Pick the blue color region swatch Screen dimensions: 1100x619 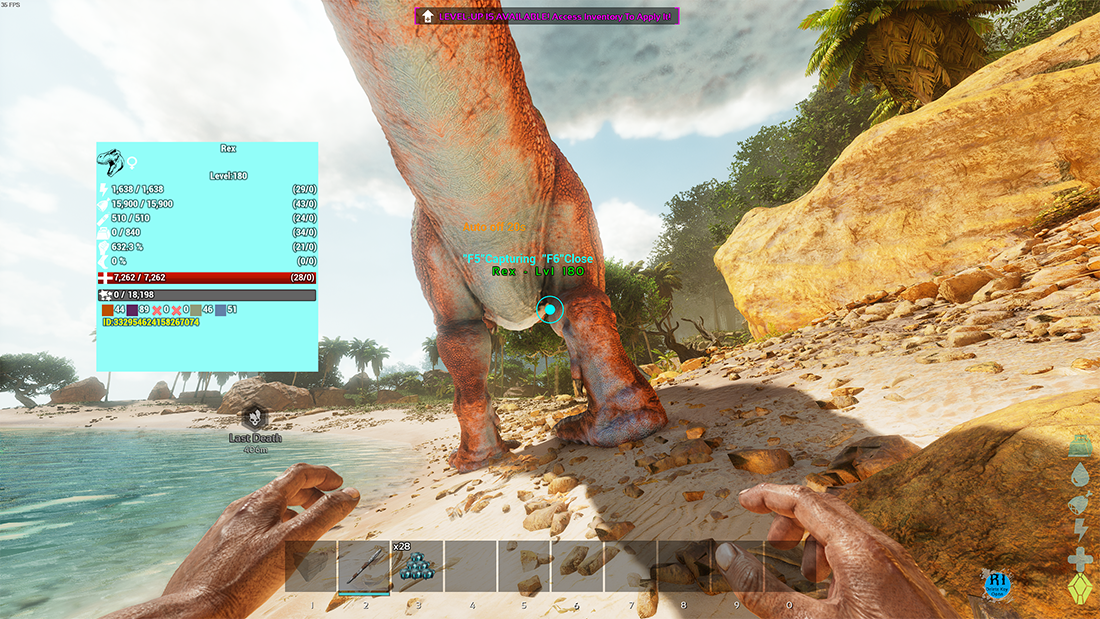pos(220,310)
